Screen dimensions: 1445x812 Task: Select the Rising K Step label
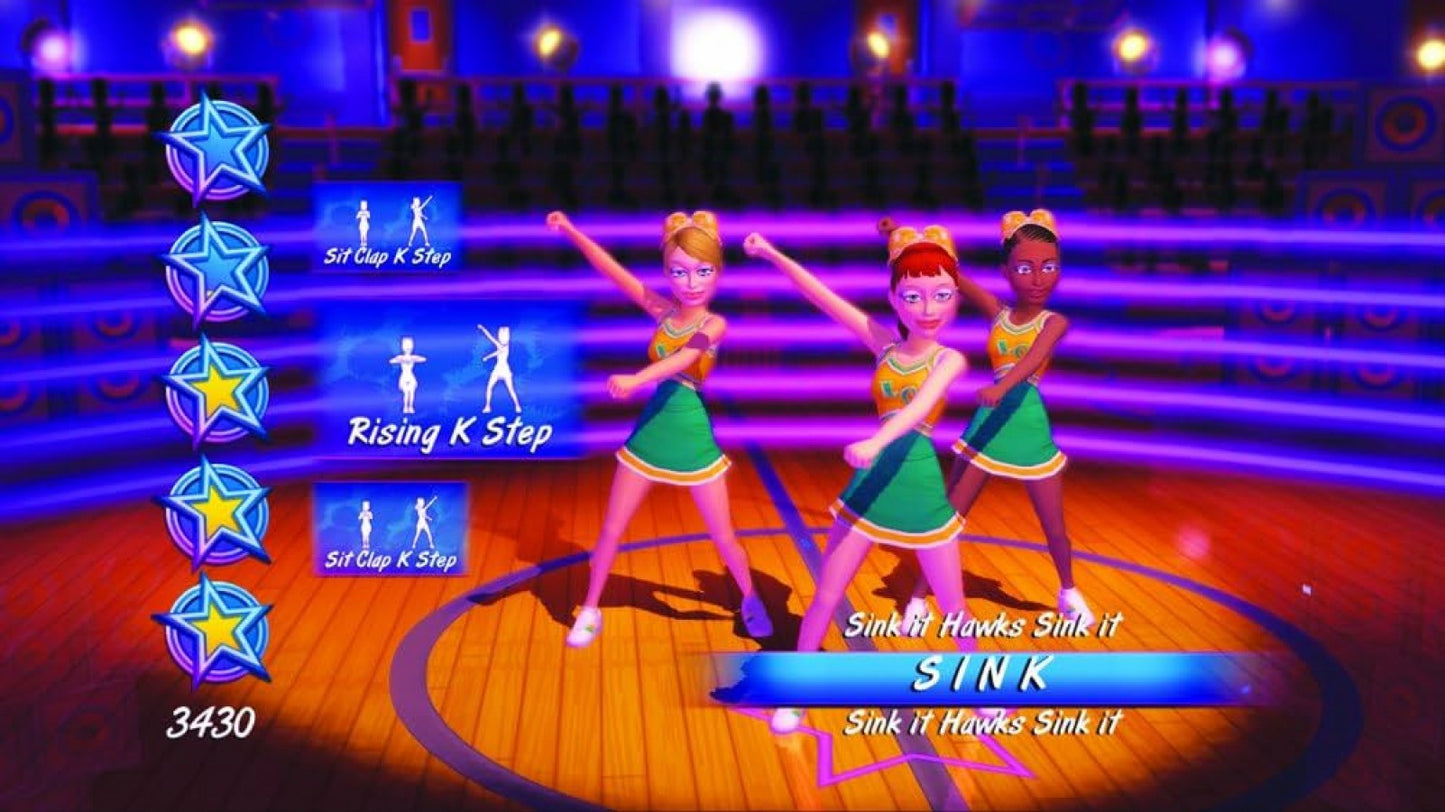(x=450, y=432)
